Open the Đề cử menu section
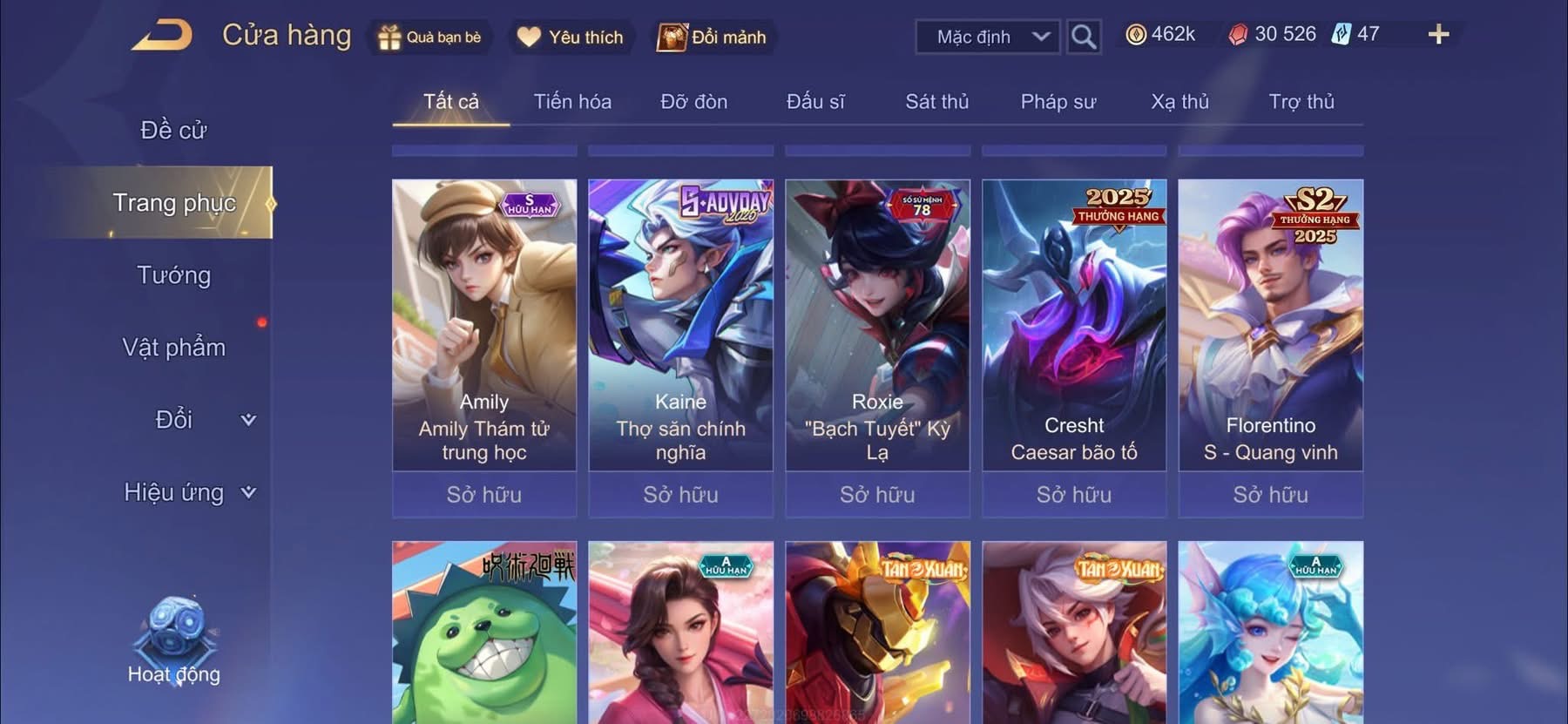This screenshot has height=724, width=1568. coord(173,131)
